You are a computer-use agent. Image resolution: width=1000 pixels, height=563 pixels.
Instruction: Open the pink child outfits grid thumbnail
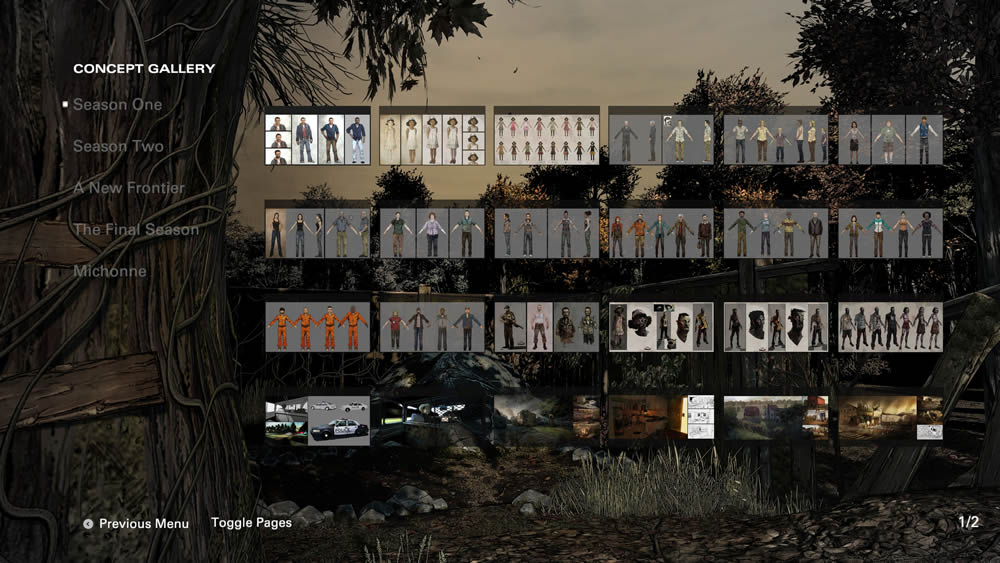click(547, 139)
